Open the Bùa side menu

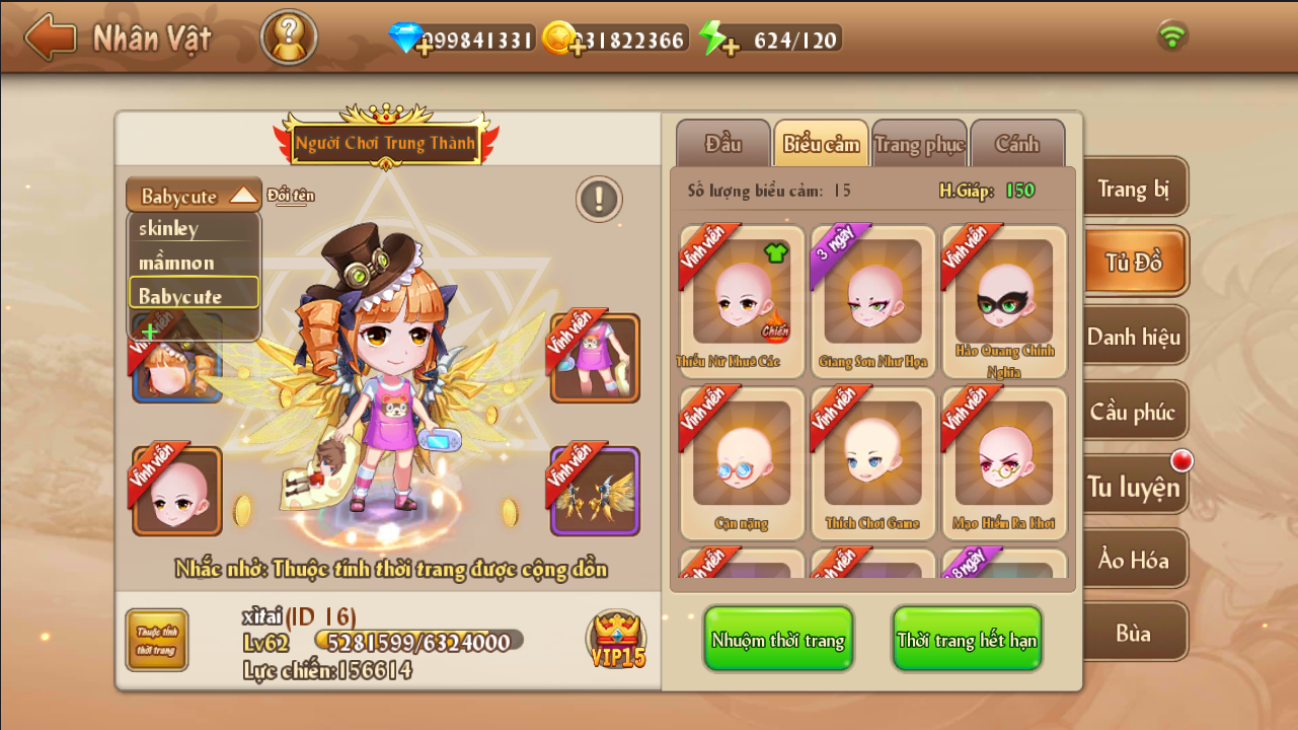(1133, 633)
